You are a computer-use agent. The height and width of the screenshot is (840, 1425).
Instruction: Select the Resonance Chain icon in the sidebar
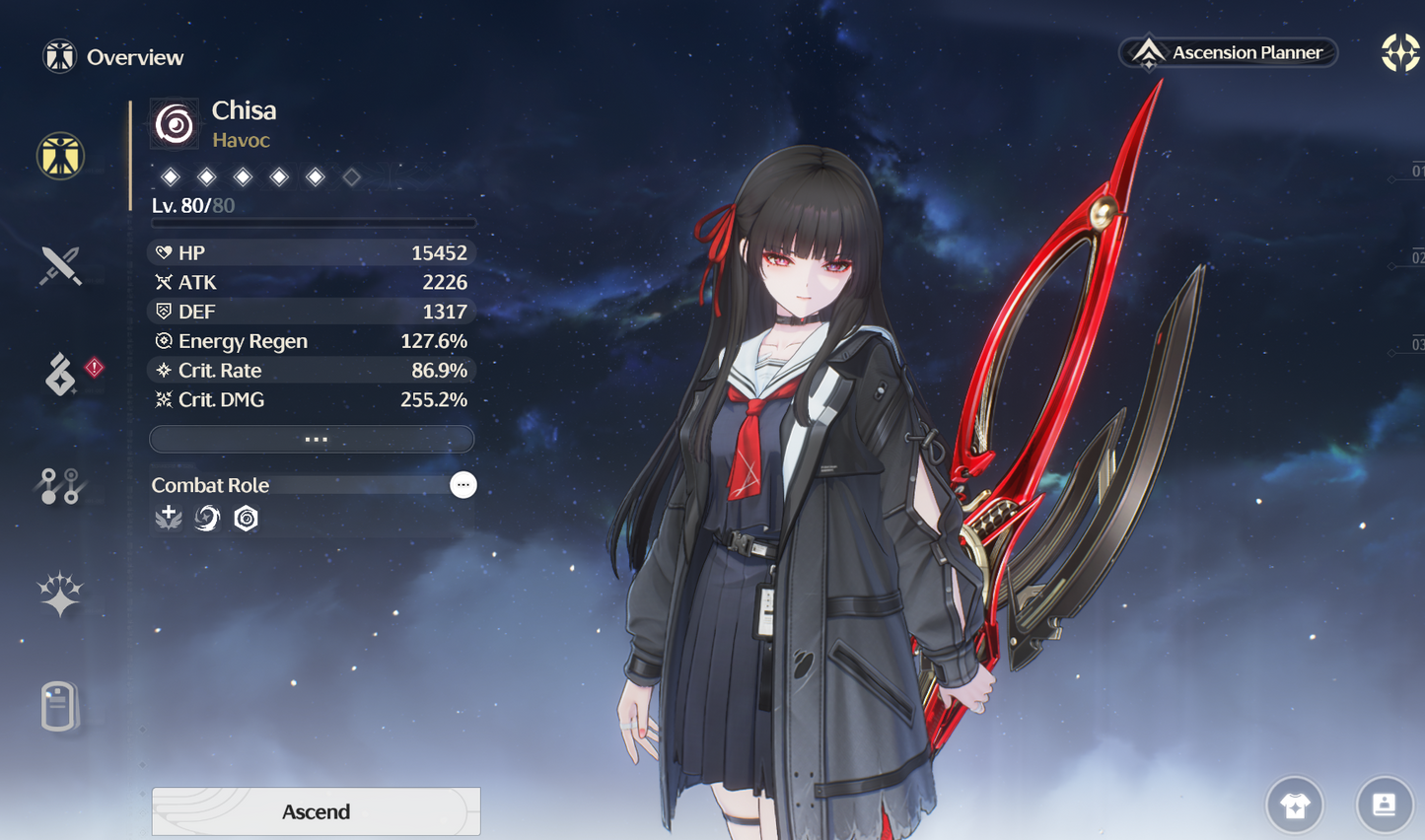pyautogui.click(x=59, y=485)
